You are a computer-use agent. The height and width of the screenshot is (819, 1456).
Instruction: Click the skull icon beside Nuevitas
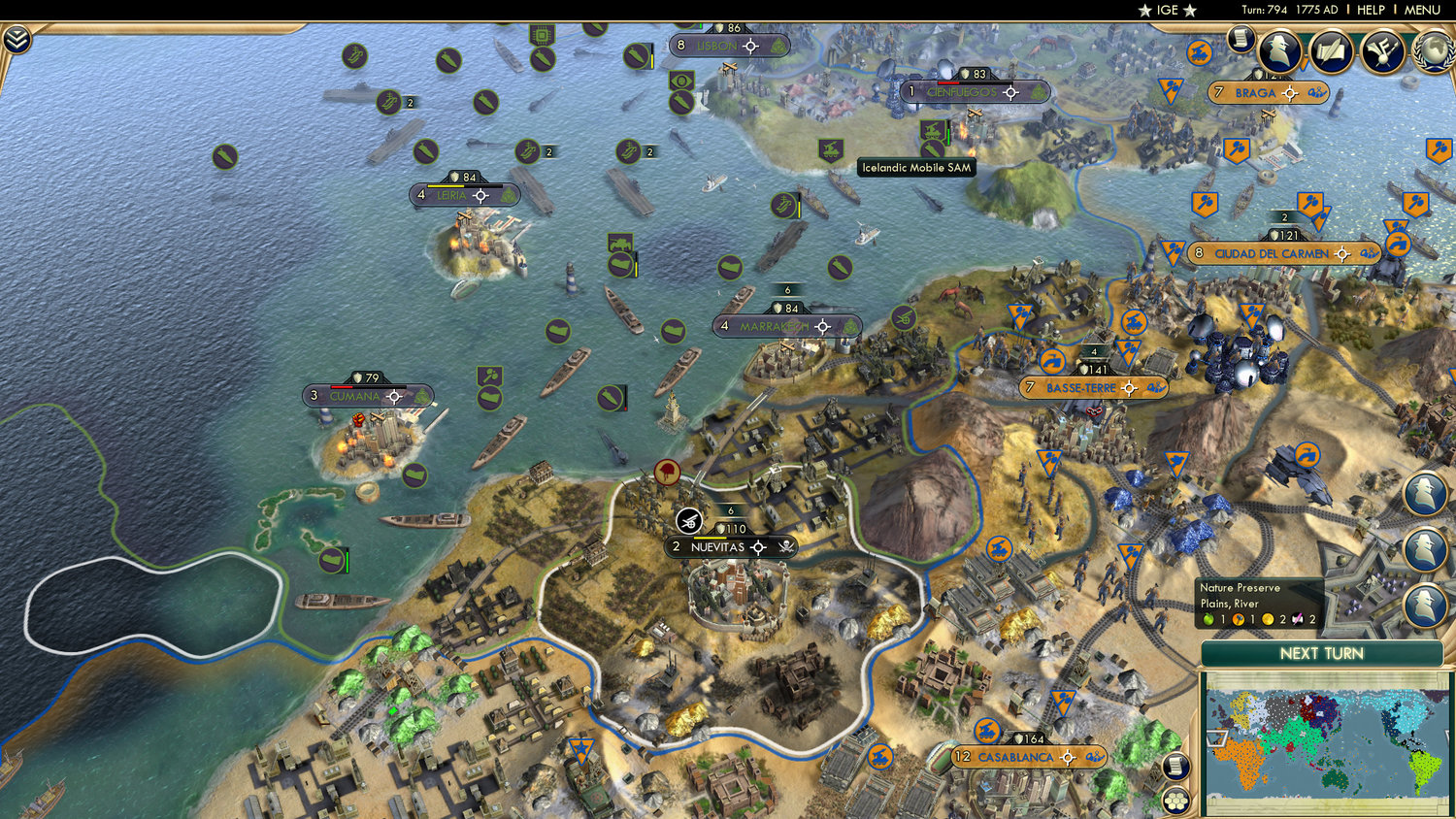tap(785, 546)
